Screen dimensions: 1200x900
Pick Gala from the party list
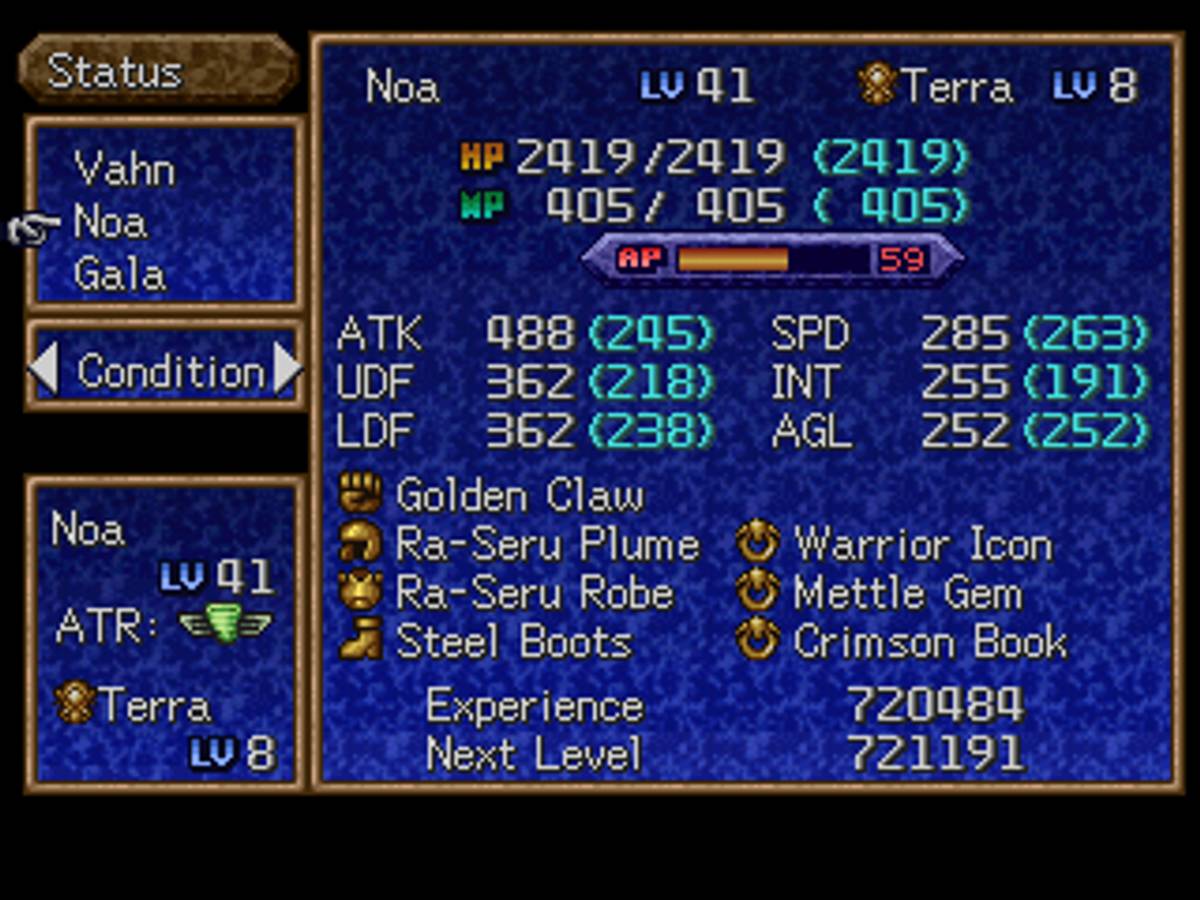(x=119, y=274)
